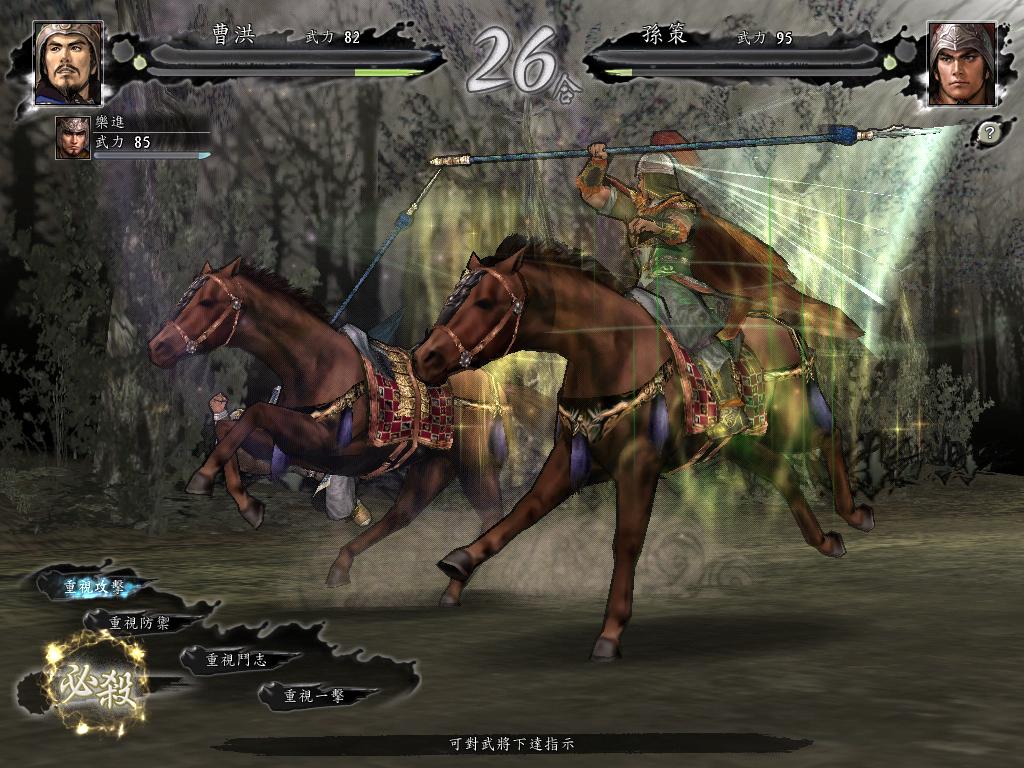Open the question mark help icon
Viewport: 1024px width, 768px height.
[988, 132]
